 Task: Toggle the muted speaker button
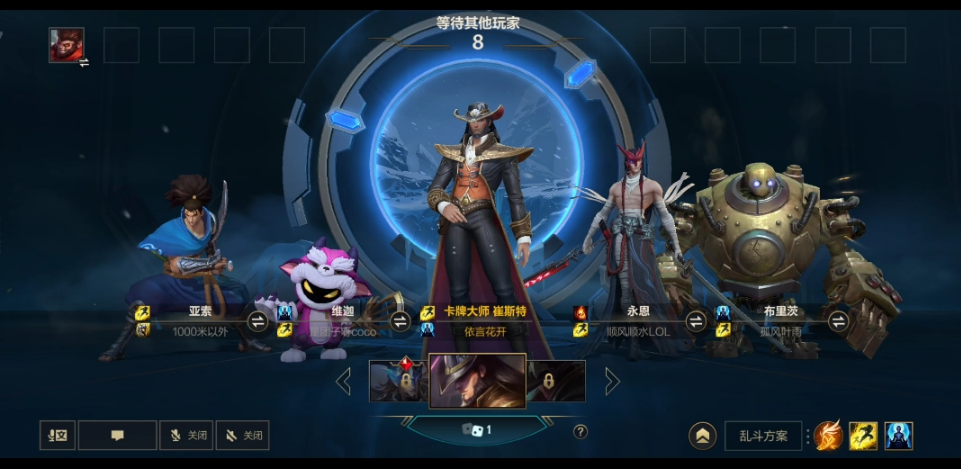point(242,435)
